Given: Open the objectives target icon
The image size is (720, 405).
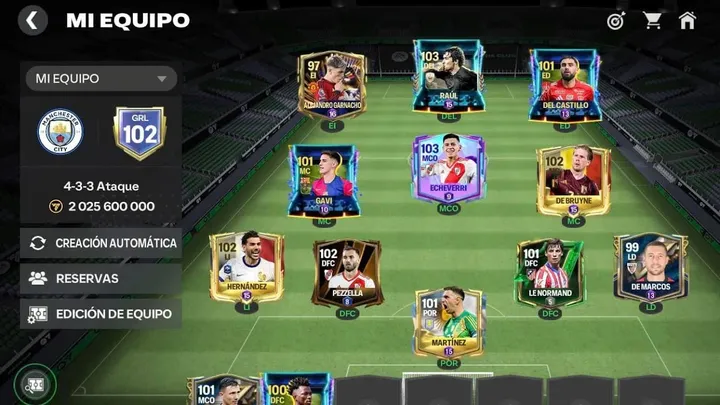Looking at the screenshot, I should [x=616, y=20].
